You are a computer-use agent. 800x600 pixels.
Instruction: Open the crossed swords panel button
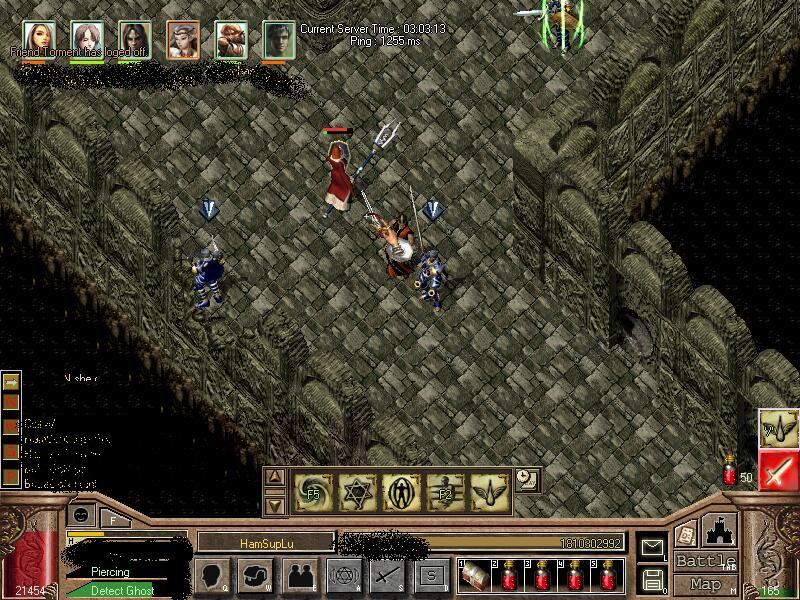coord(387,575)
